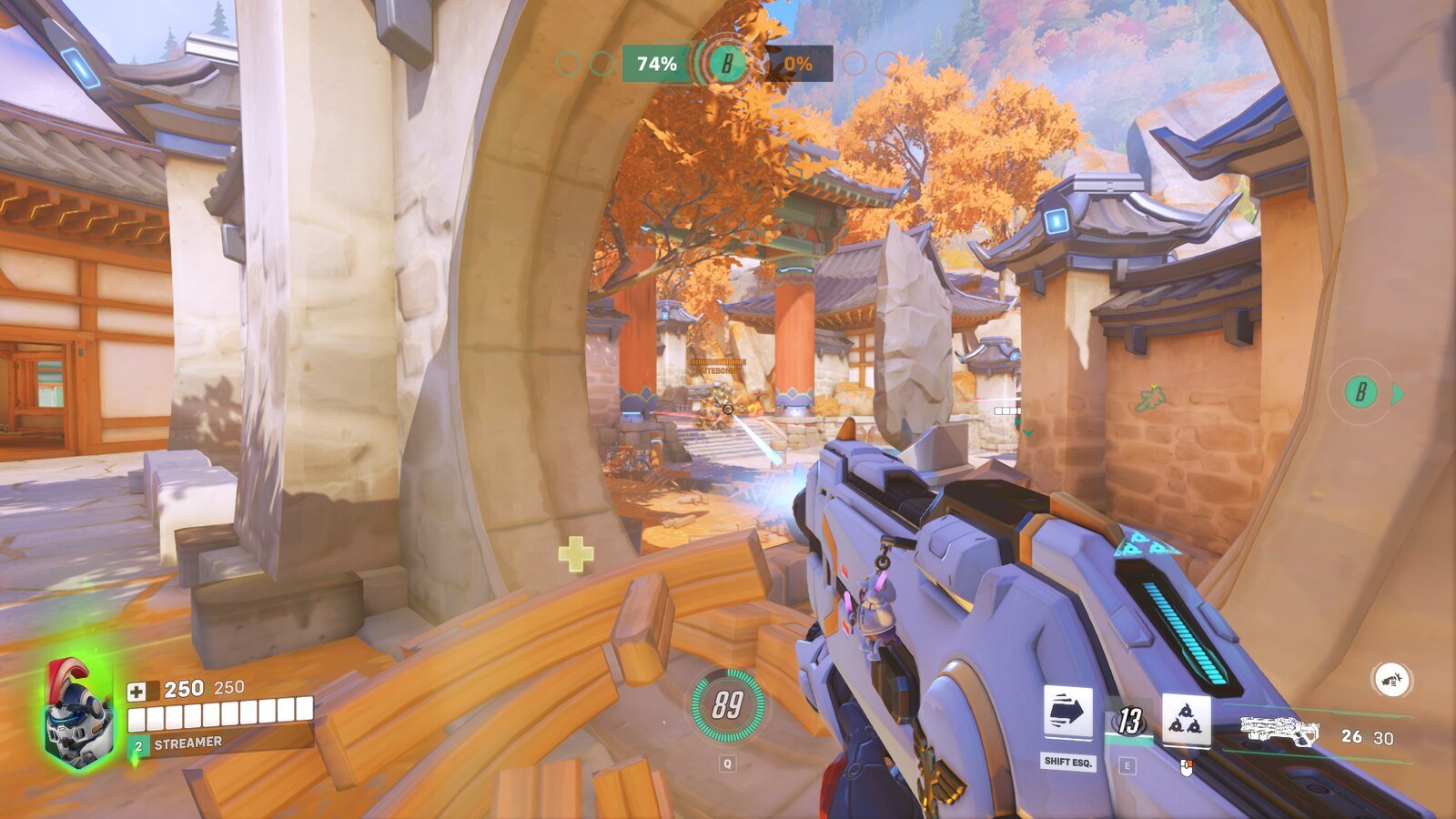
Task: Select the ability on 13-second cooldown
Action: click(1128, 721)
